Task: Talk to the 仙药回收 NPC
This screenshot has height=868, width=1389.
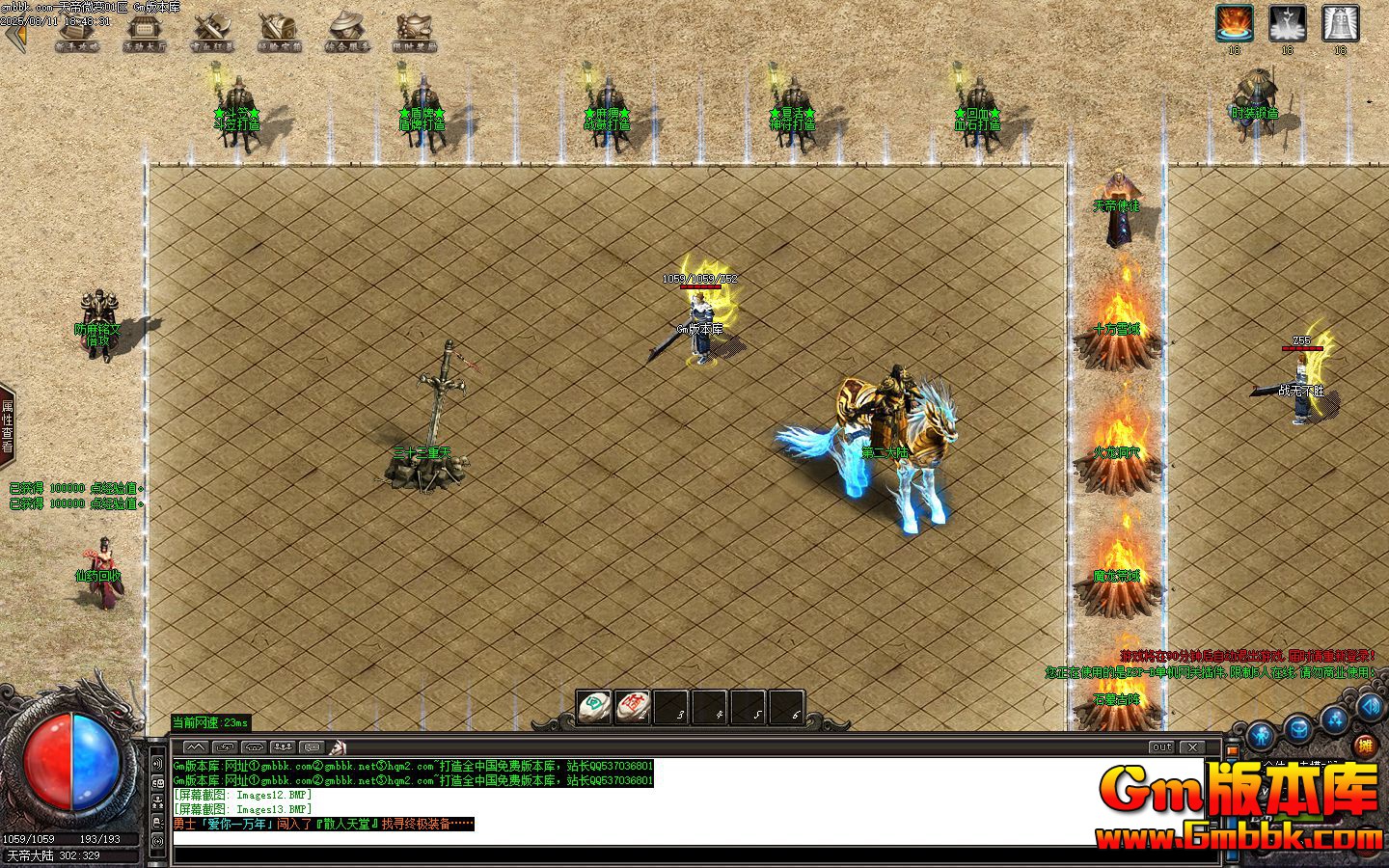Action: [104, 569]
